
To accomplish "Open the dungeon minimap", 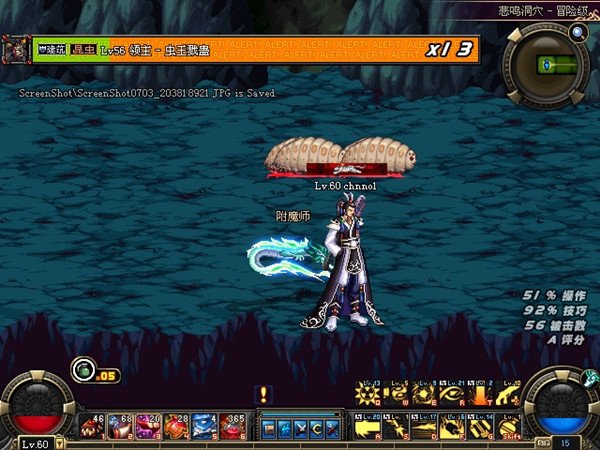I will point(545,65).
